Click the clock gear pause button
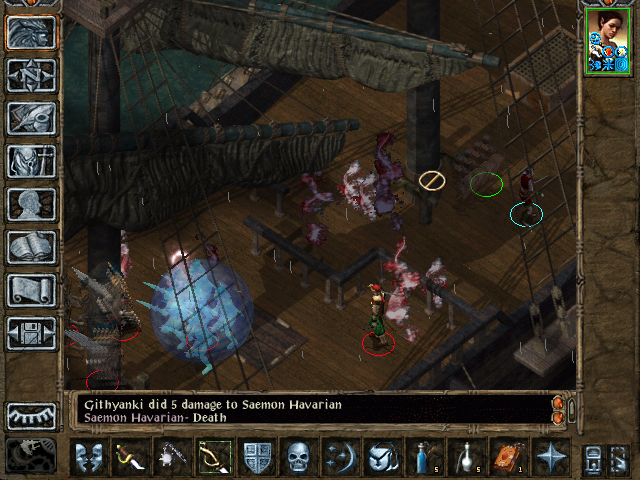Viewport: 640px width, 480px height. coord(30,455)
